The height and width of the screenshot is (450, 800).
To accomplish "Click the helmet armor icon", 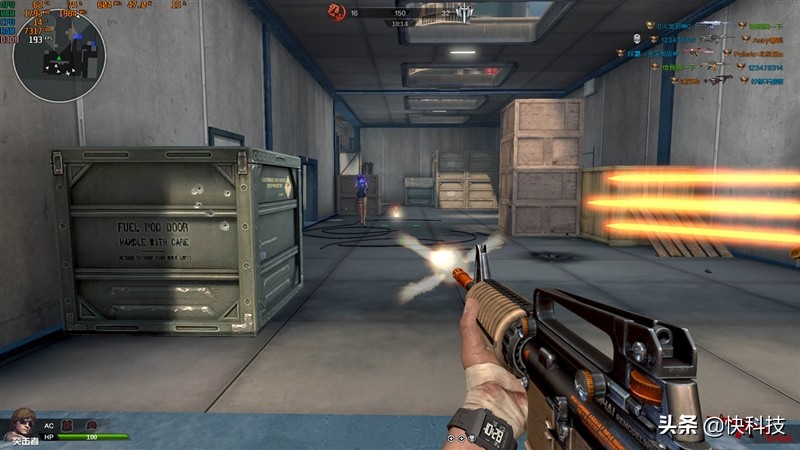I will 90,426.
